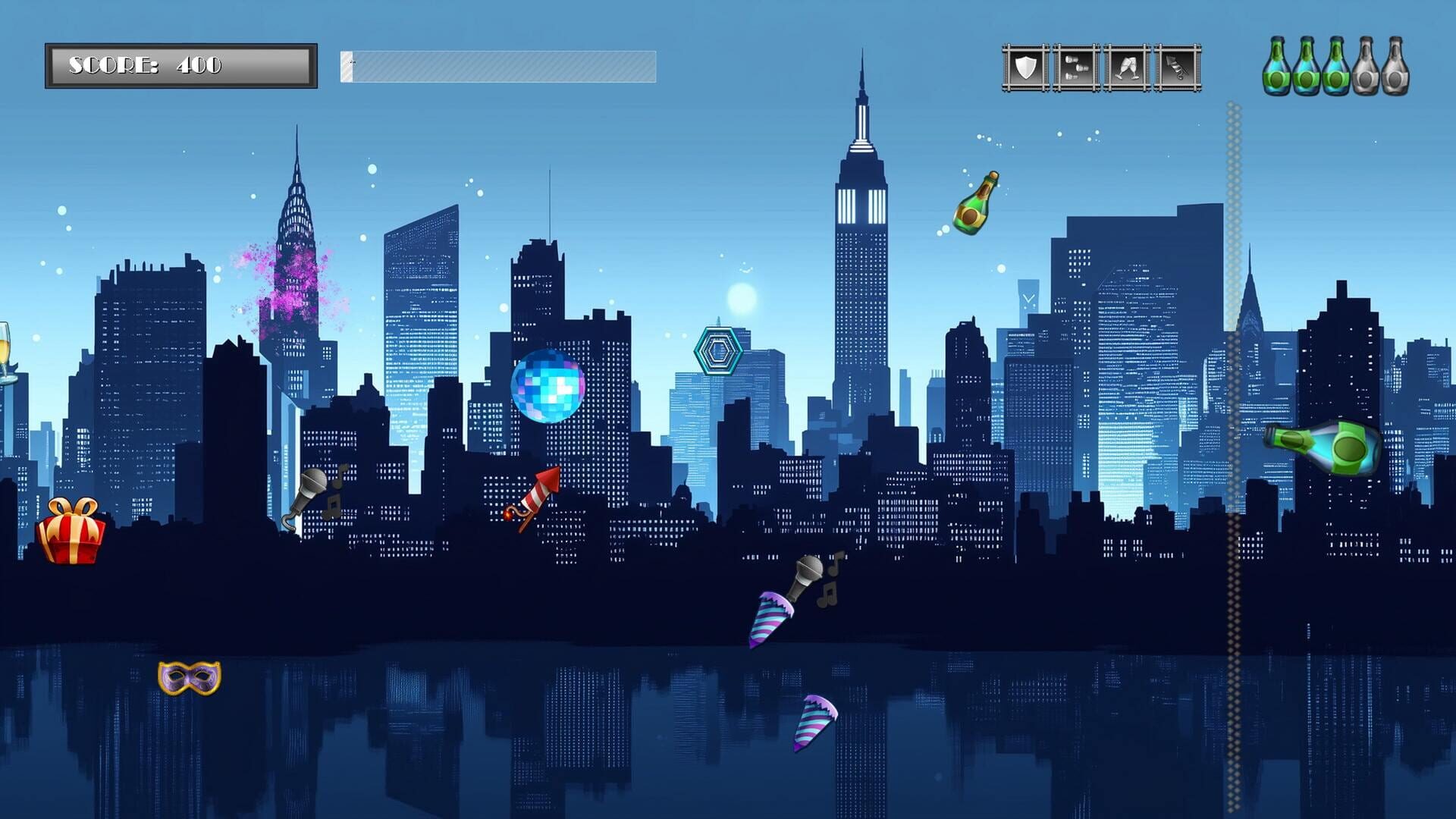Activate the party streamer power-up
The width and height of the screenshot is (1456, 819).
pos(1178,67)
